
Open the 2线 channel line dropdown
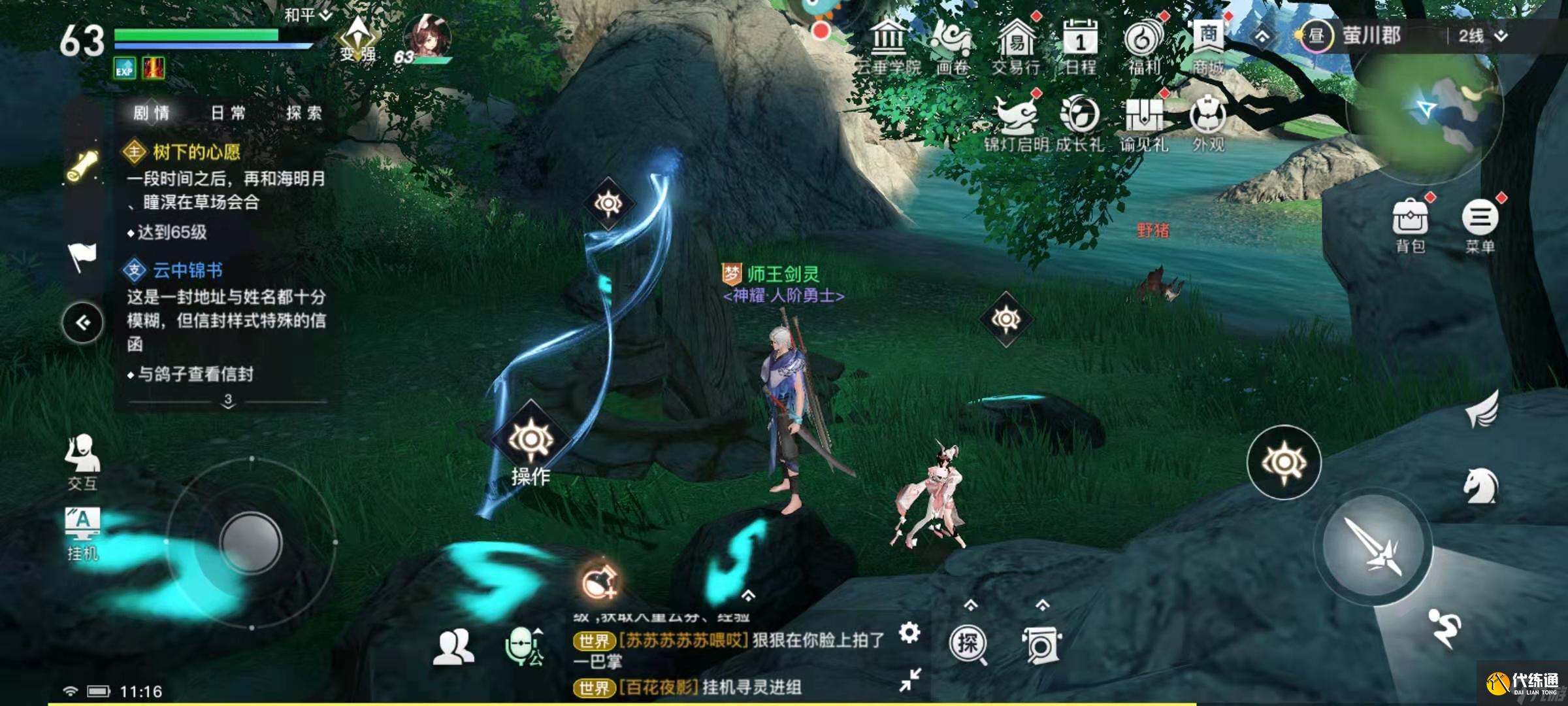coord(1482,36)
